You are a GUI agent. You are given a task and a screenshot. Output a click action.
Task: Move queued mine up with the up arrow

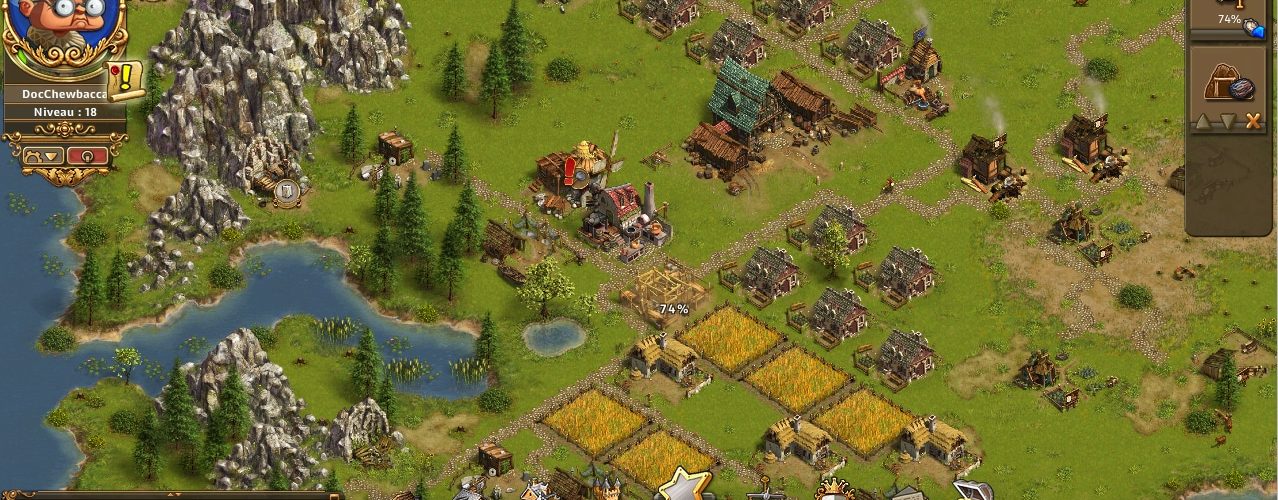click(x=1205, y=121)
